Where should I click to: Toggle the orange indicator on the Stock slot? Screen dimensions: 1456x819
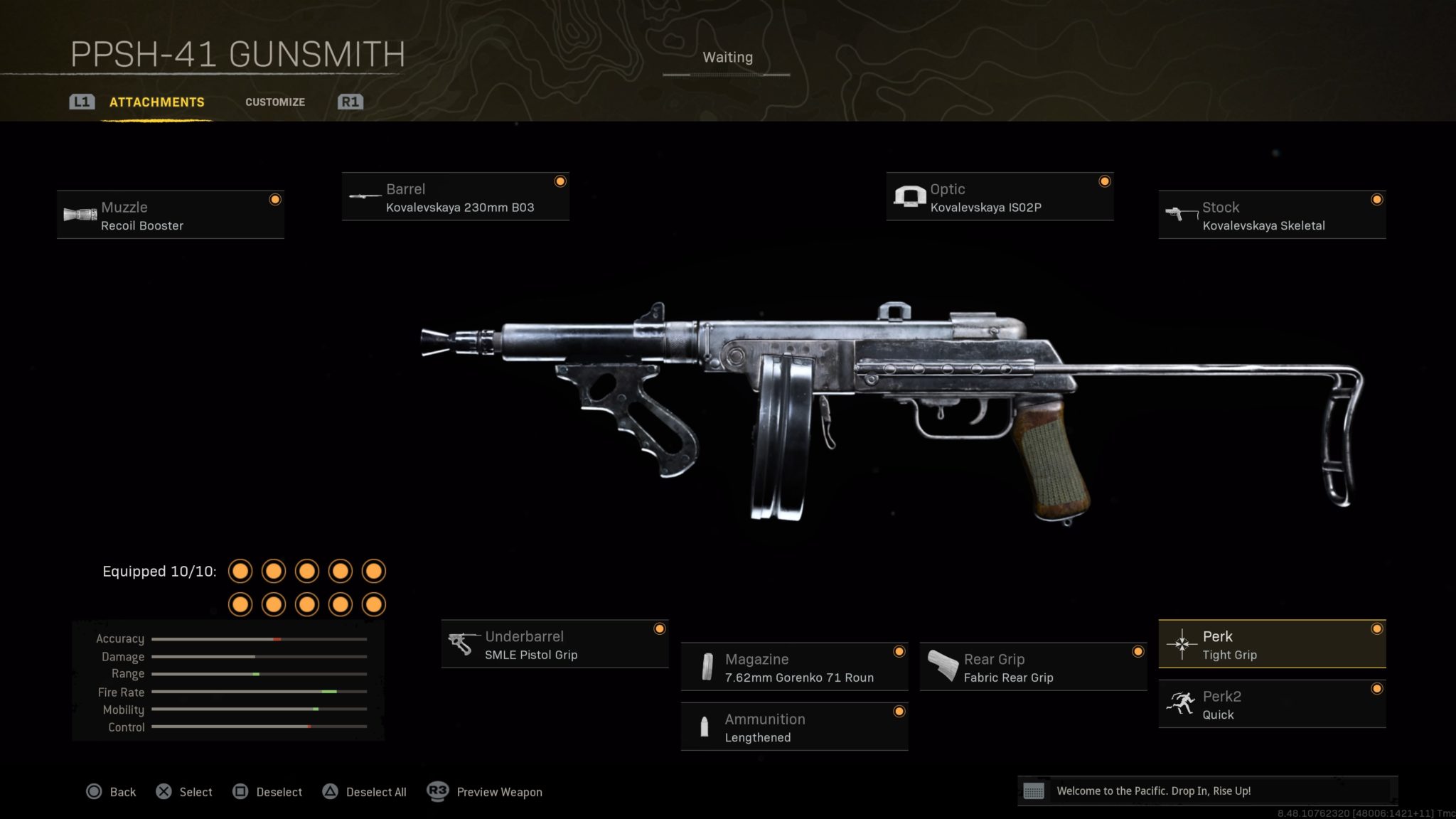pyautogui.click(x=1377, y=199)
